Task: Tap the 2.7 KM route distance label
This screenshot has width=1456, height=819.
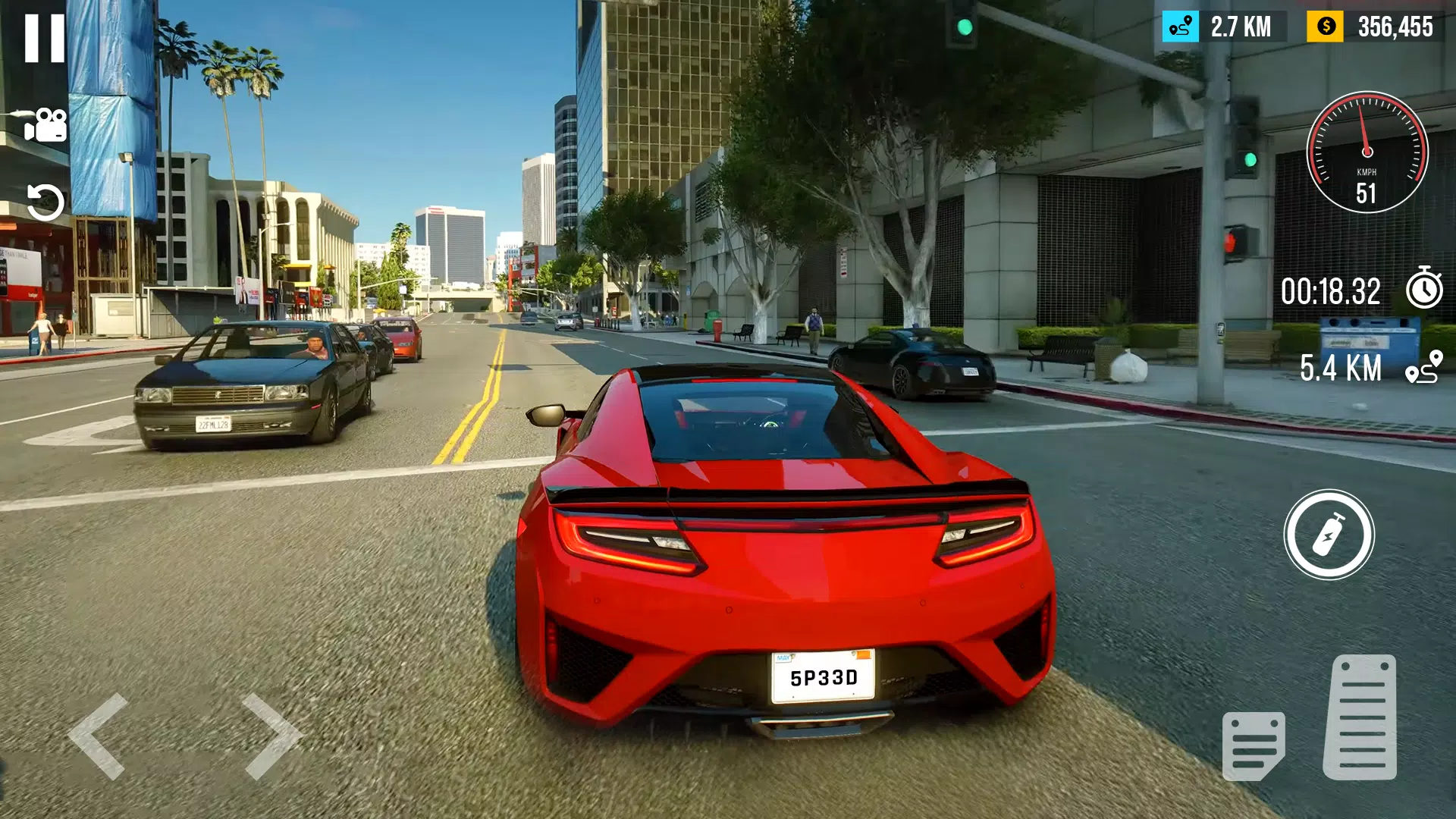Action: [x=1241, y=28]
